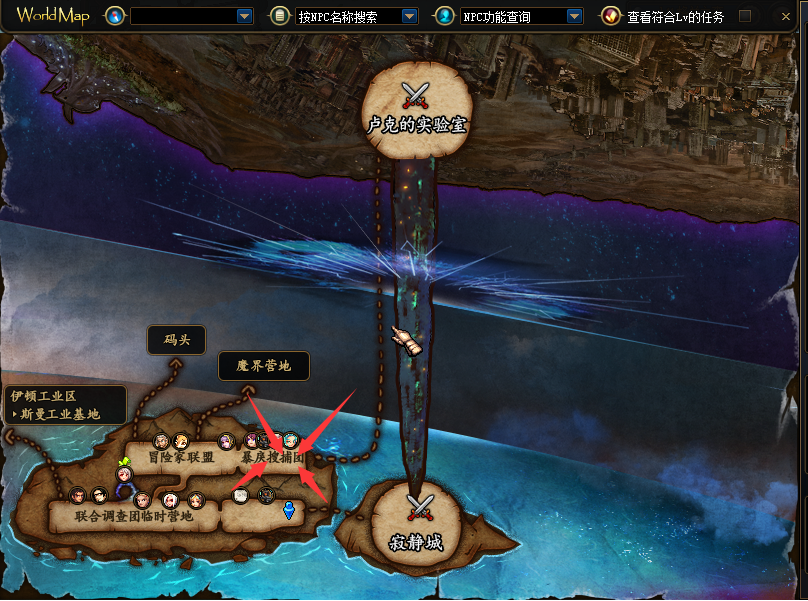Click the blue icon beside NPC功能查询
The height and width of the screenshot is (601, 808).
point(444,16)
